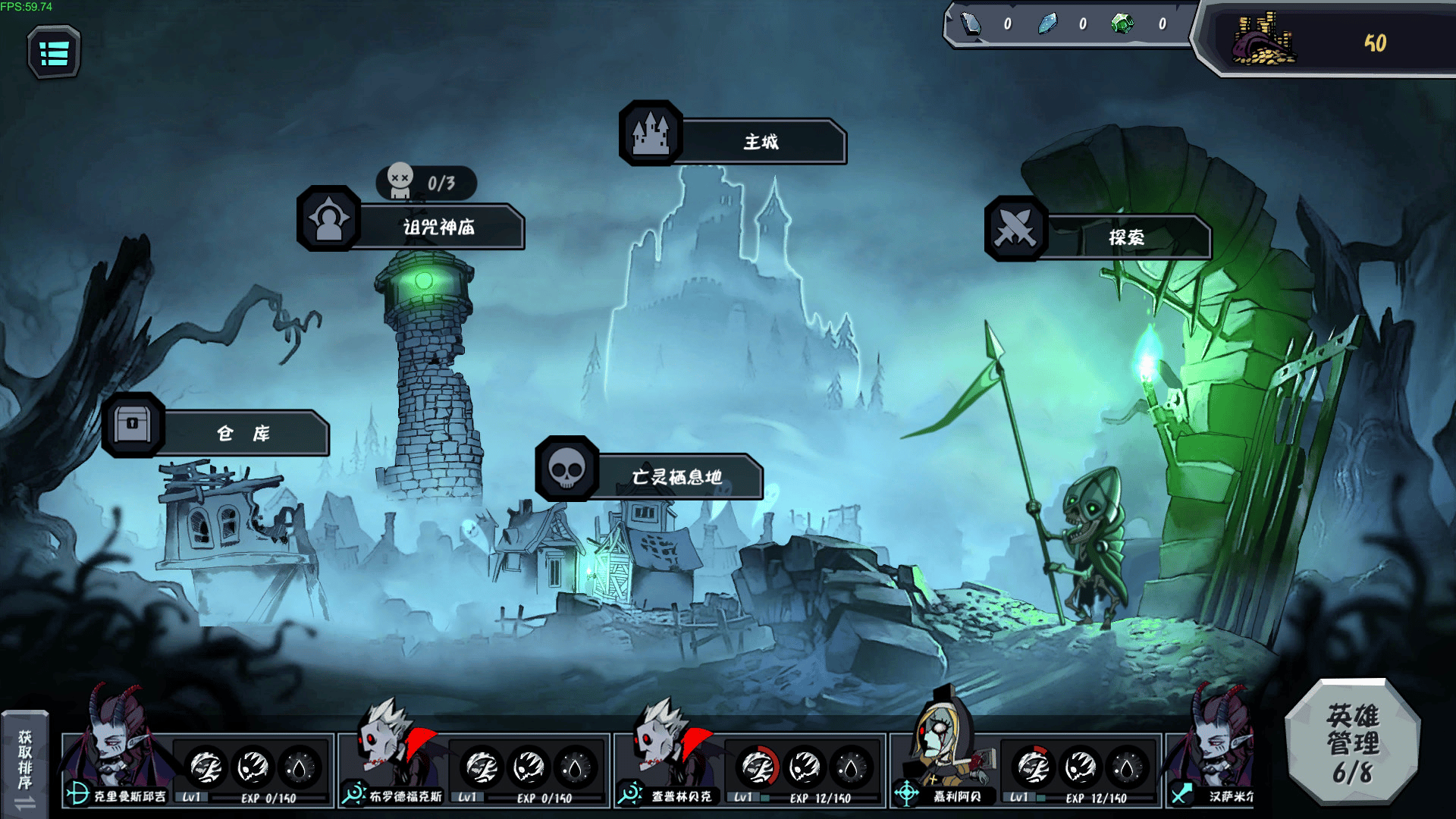Viewport: 1456px width, 819px height.
Task: Click the gold treasure pile icon
Action: [1262, 41]
